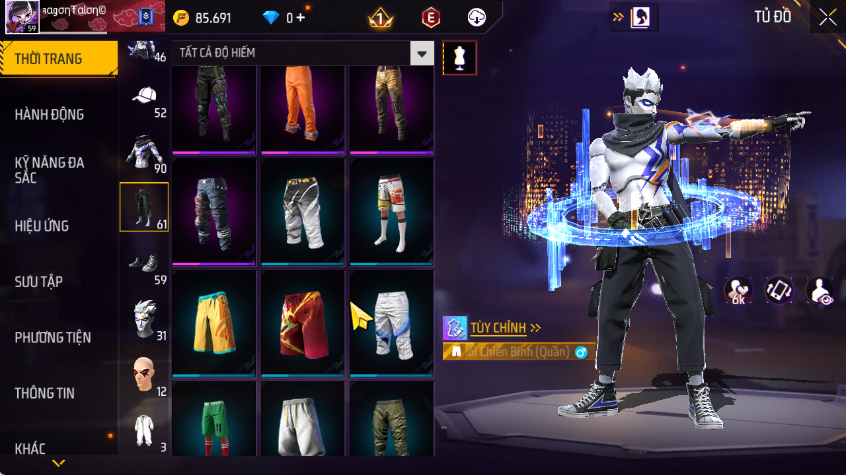The width and height of the screenshot is (846, 475).
Task: Close the wardrobe screen
Action: pos(828,17)
